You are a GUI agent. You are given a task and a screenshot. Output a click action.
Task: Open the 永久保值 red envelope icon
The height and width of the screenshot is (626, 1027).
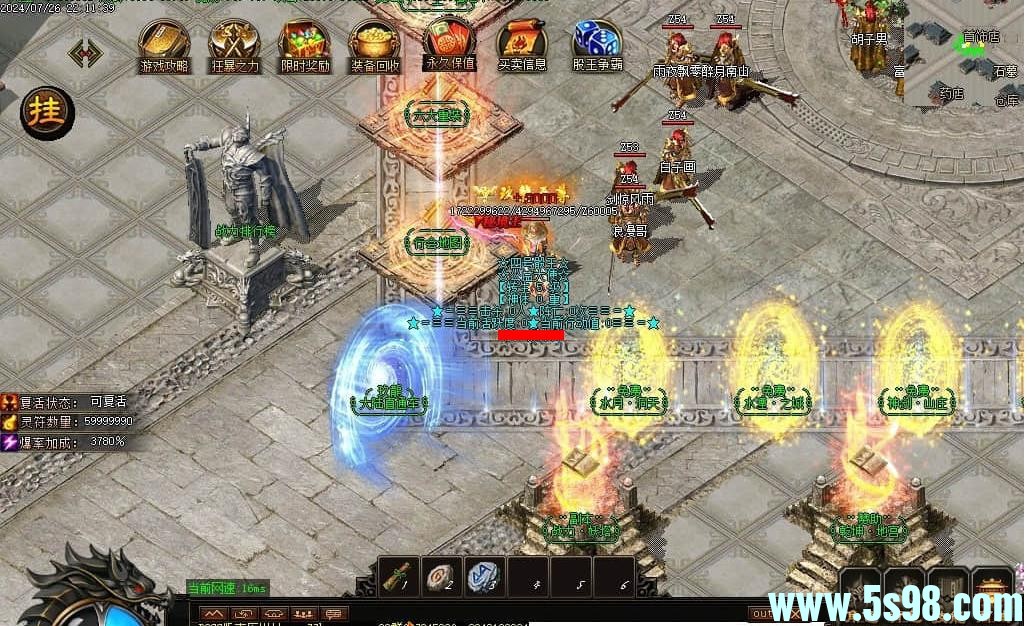(x=450, y=40)
